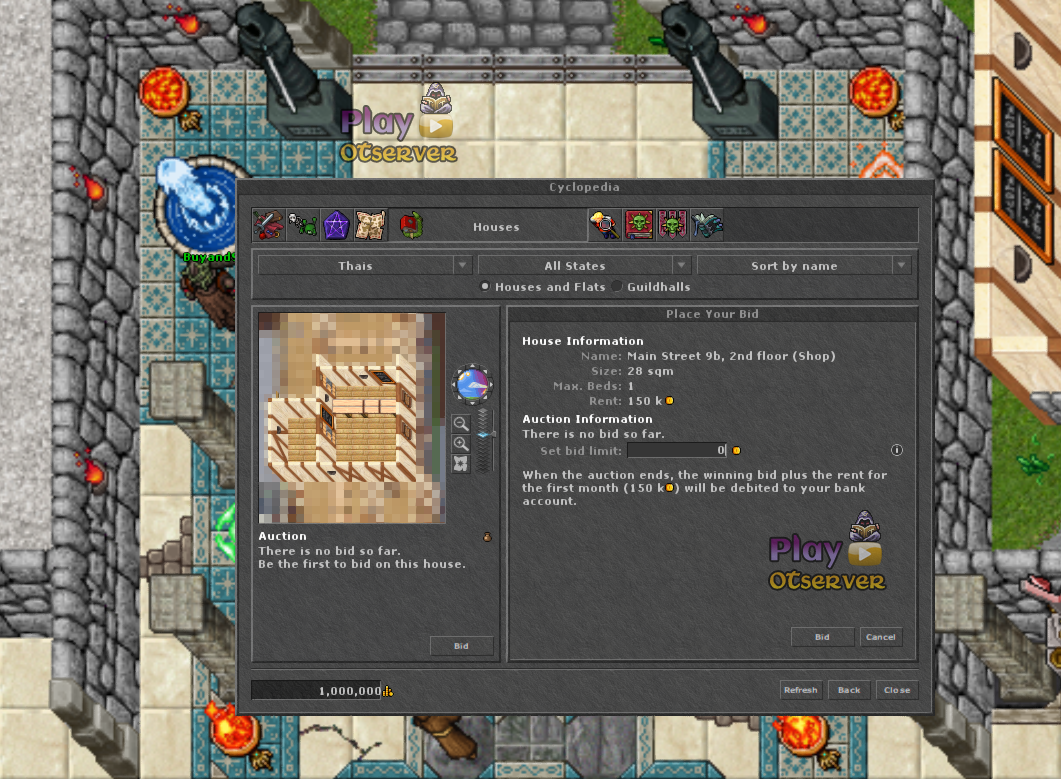Zoom in the house map preview

(x=461, y=444)
